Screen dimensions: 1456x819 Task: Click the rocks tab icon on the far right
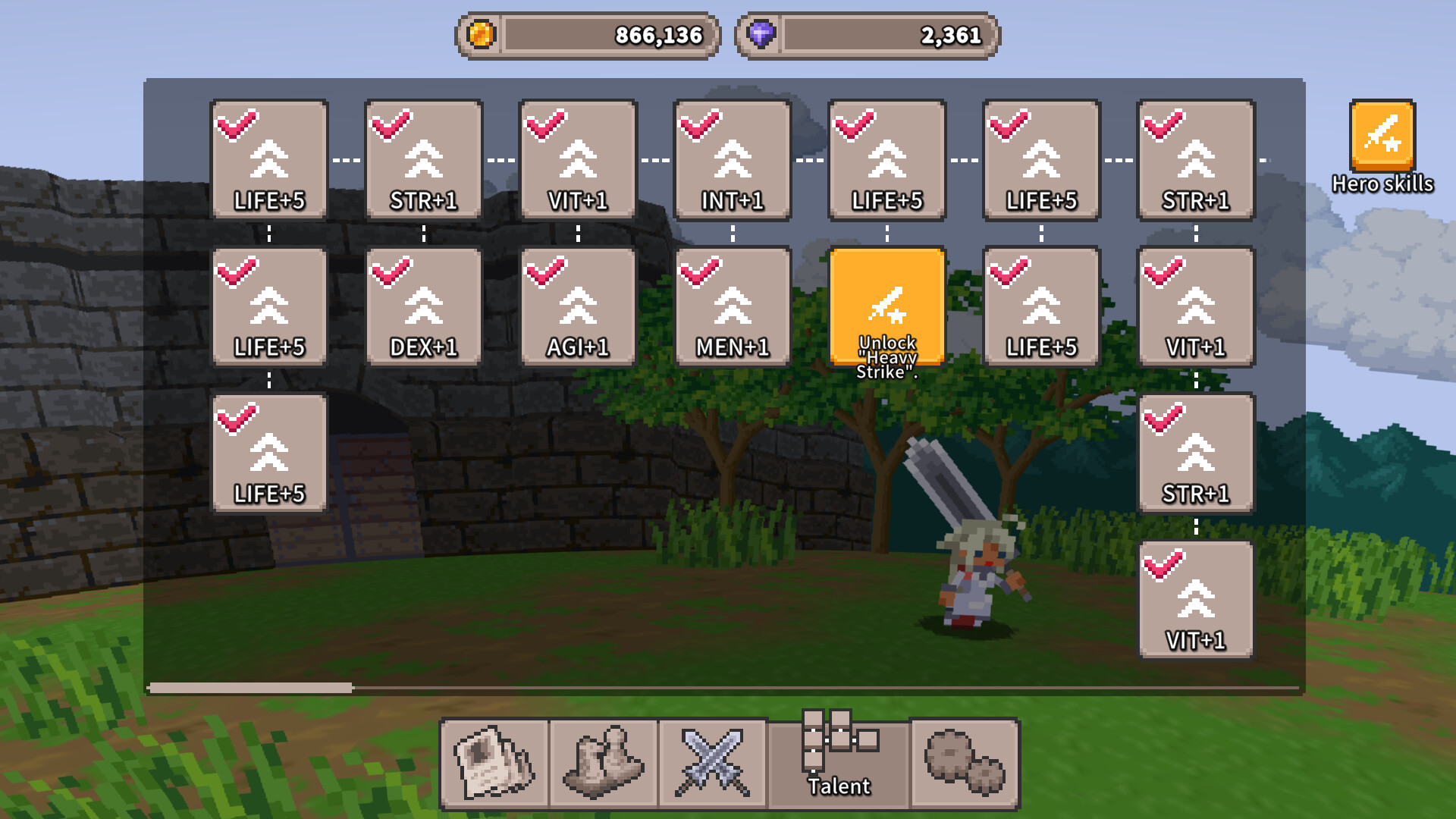pos(965,762)
